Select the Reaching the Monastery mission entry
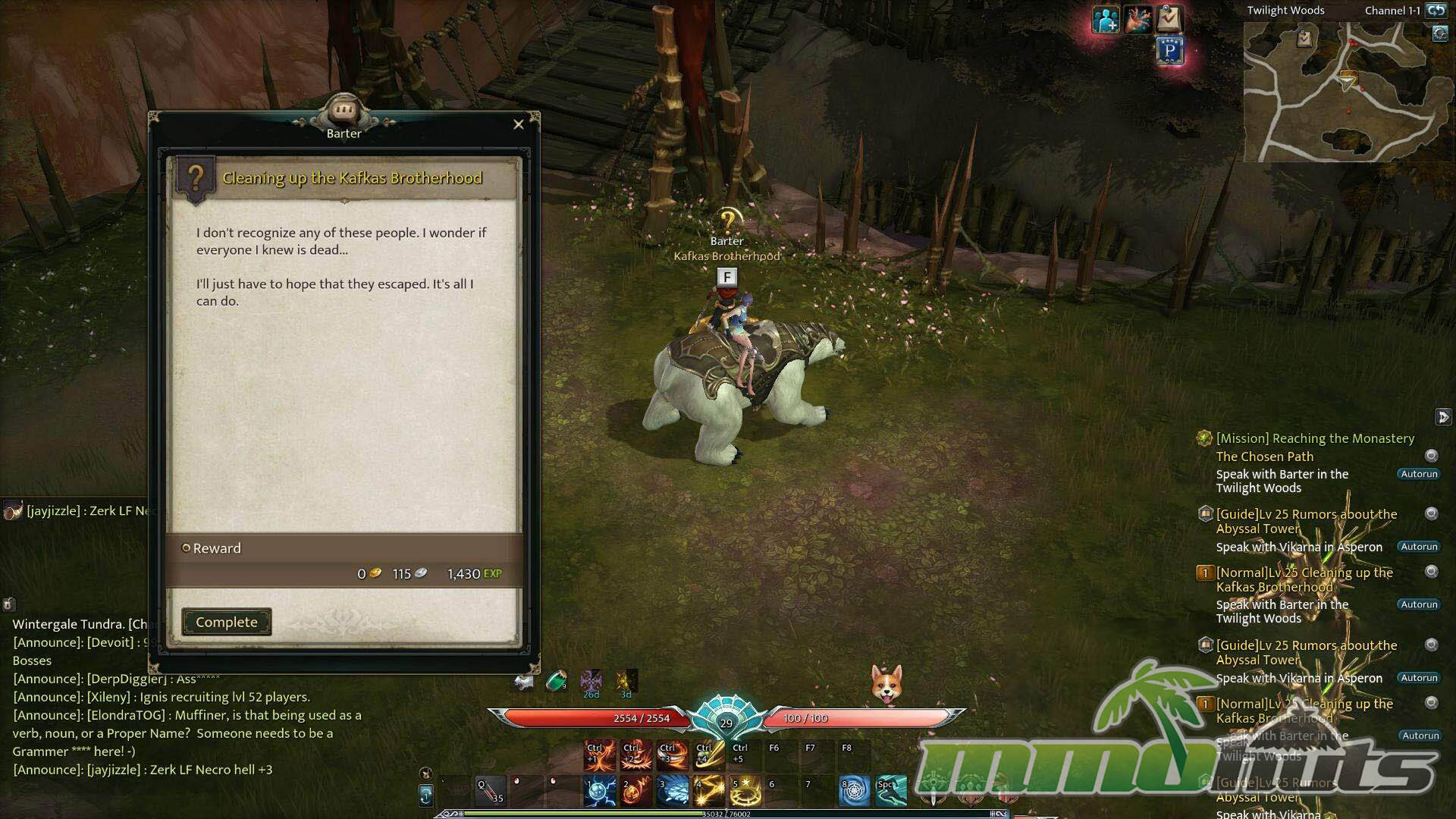1456x819 pixels. 1315,438
